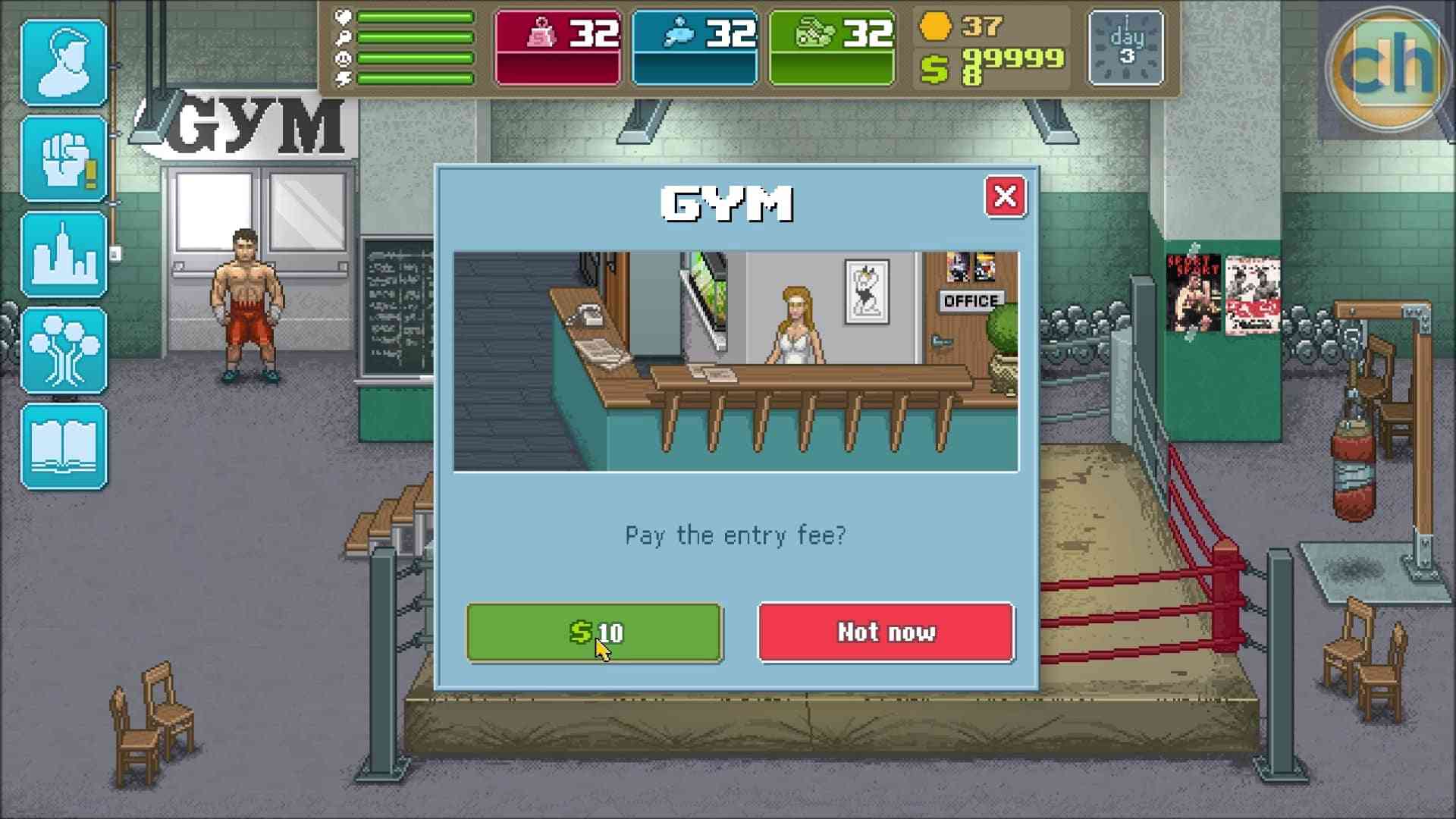Click the orange coin counter icon
This screenshot has width=1456, height=819.
(x=935, y=27)
